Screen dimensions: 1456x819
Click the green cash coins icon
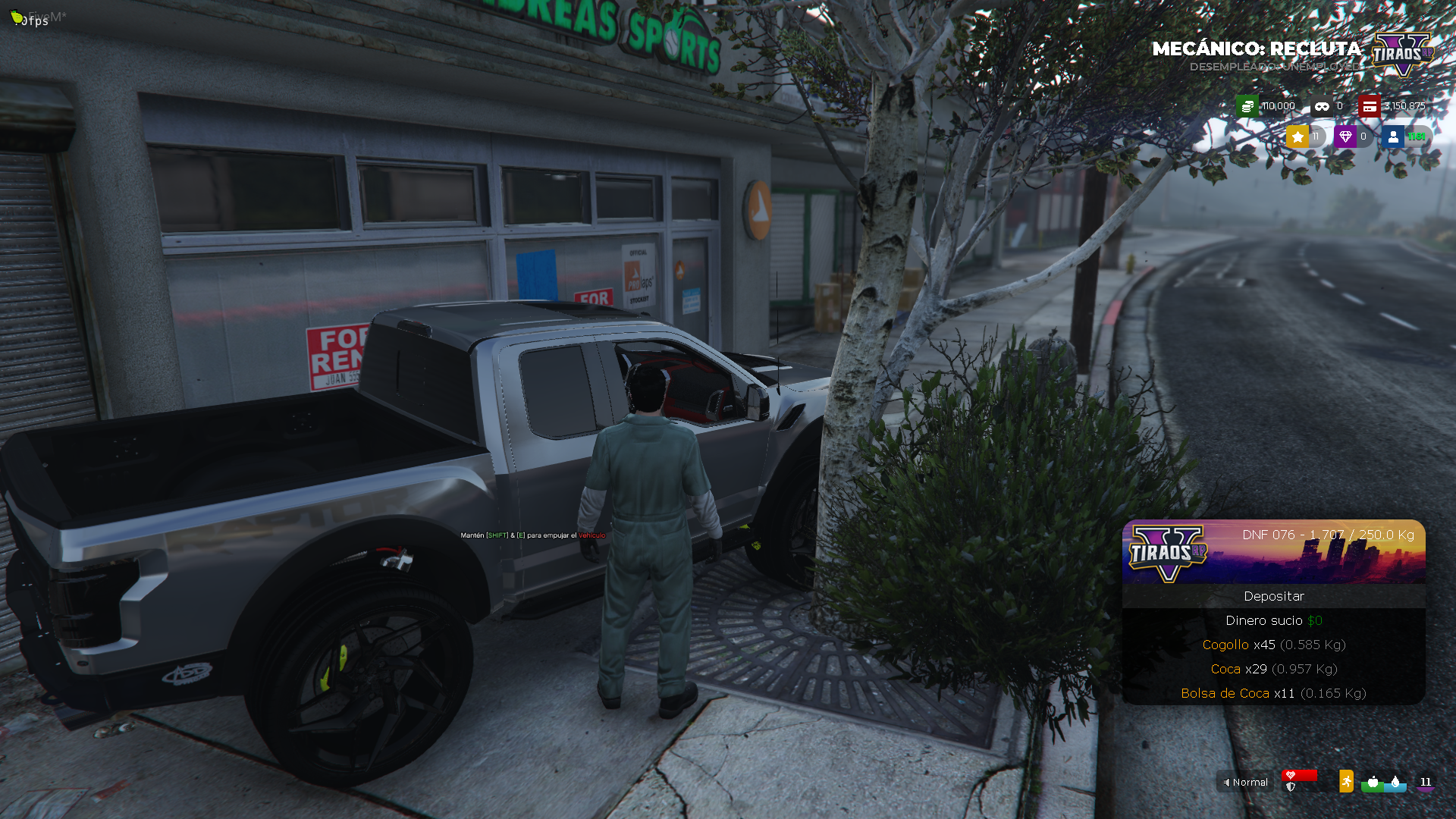1247,106
